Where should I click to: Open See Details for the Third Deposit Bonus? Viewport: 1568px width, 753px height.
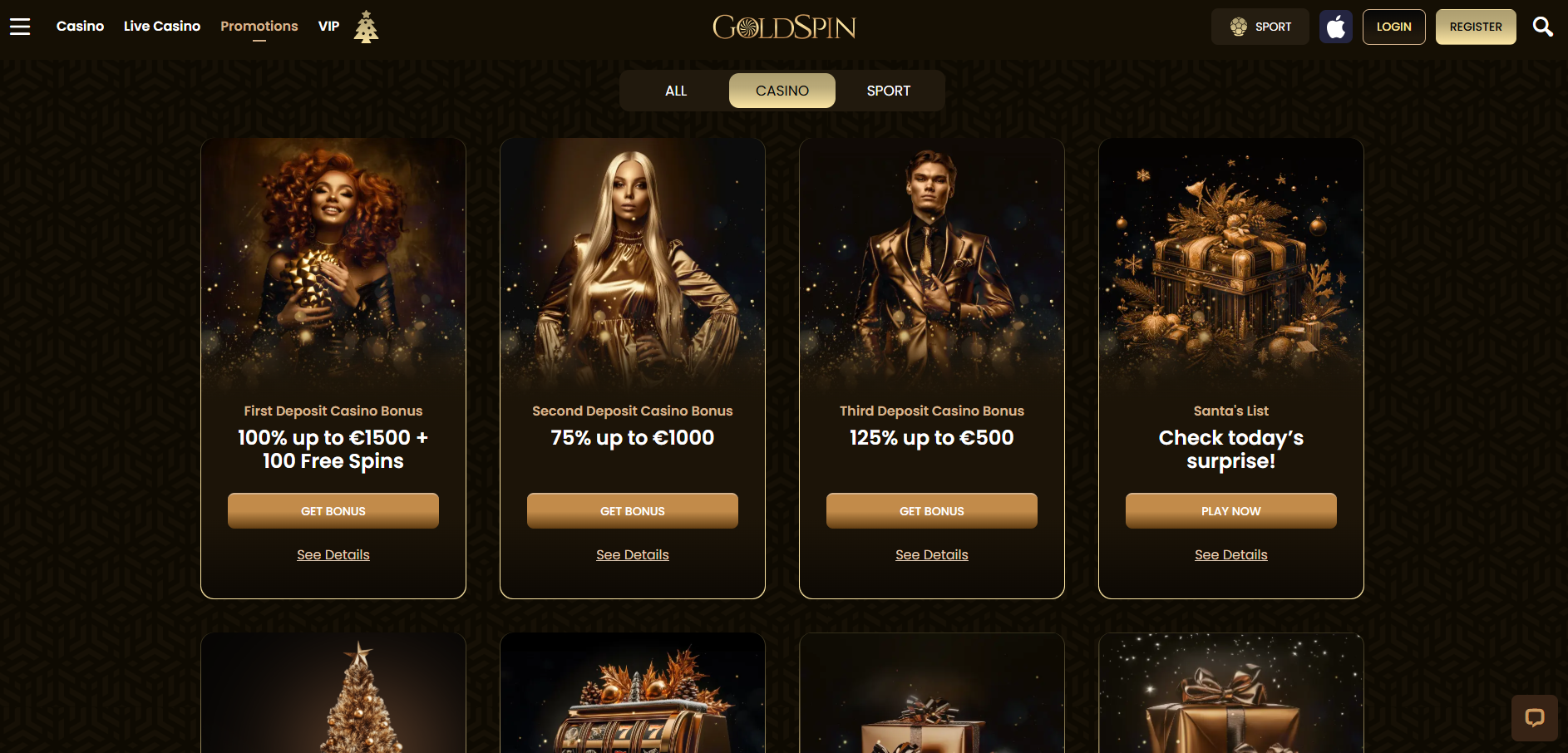coord(931,554)
